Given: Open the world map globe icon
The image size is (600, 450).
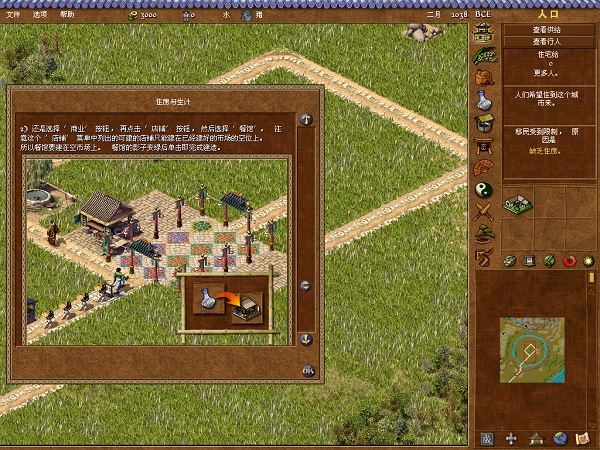Looking at the screenshot, I should pyautogui.click(x=560, y=438).
